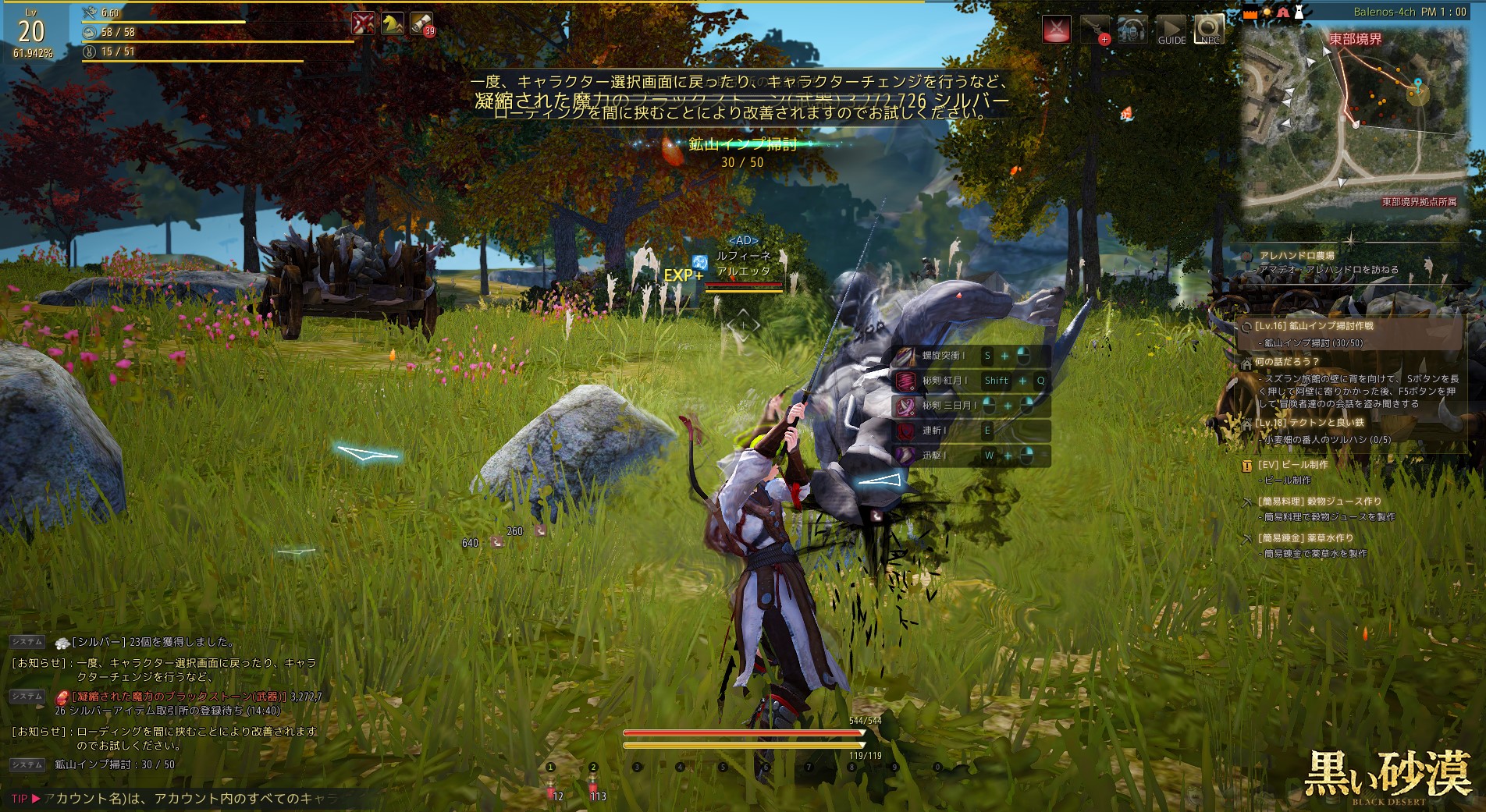Click the weapon icon with red plus
This screenshot has width=1486, height=812.
click(x=1095, y=30)
